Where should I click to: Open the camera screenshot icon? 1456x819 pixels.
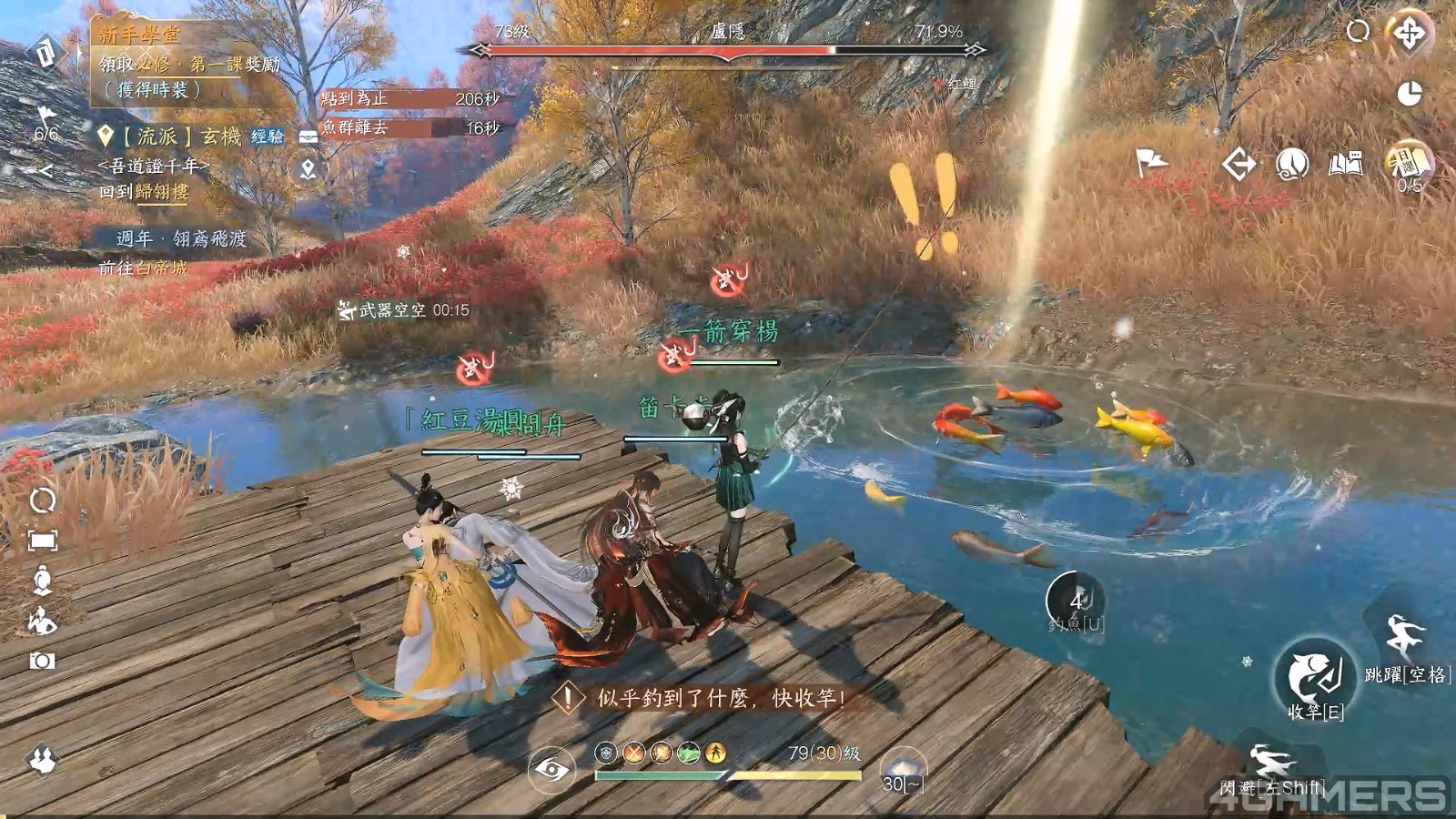42,661
